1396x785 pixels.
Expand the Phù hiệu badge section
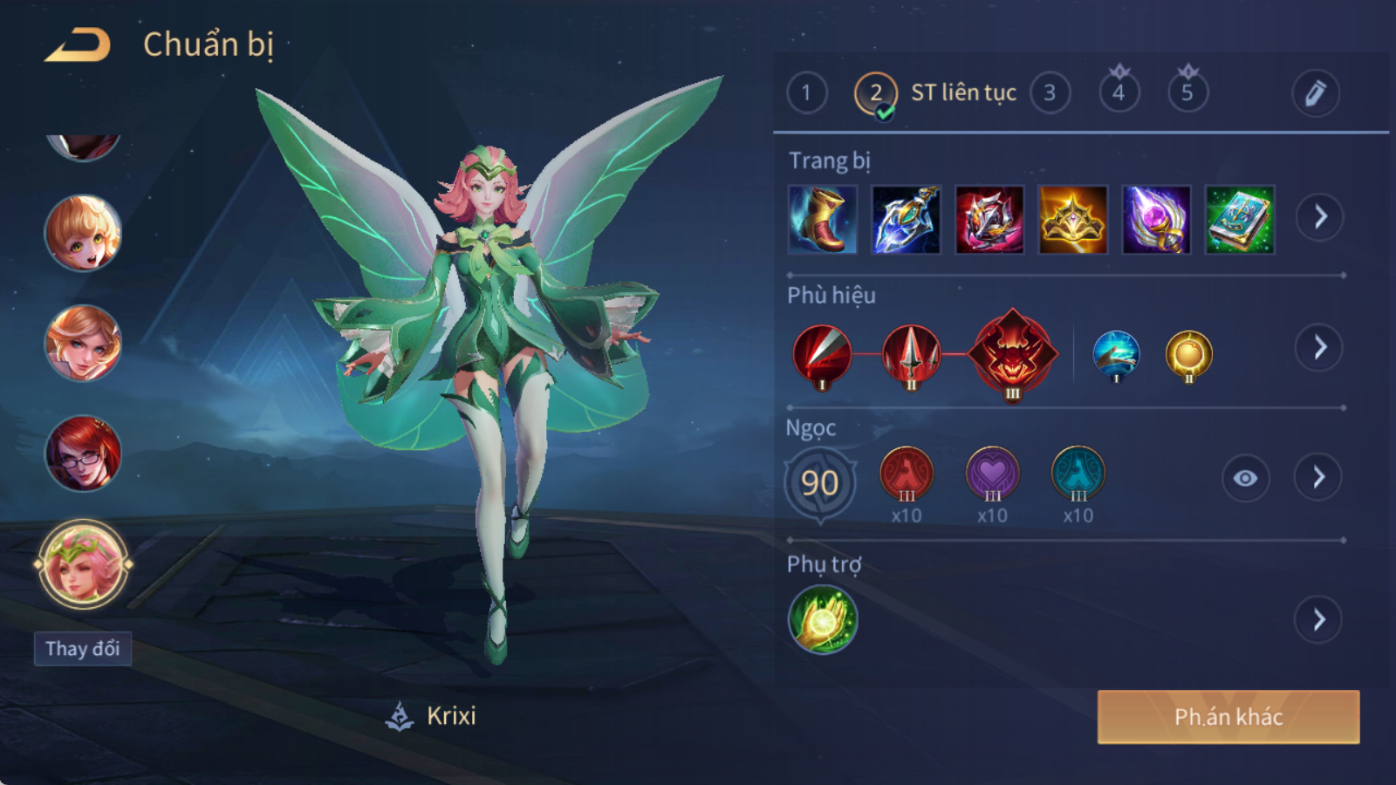[x=1320, y=347]
